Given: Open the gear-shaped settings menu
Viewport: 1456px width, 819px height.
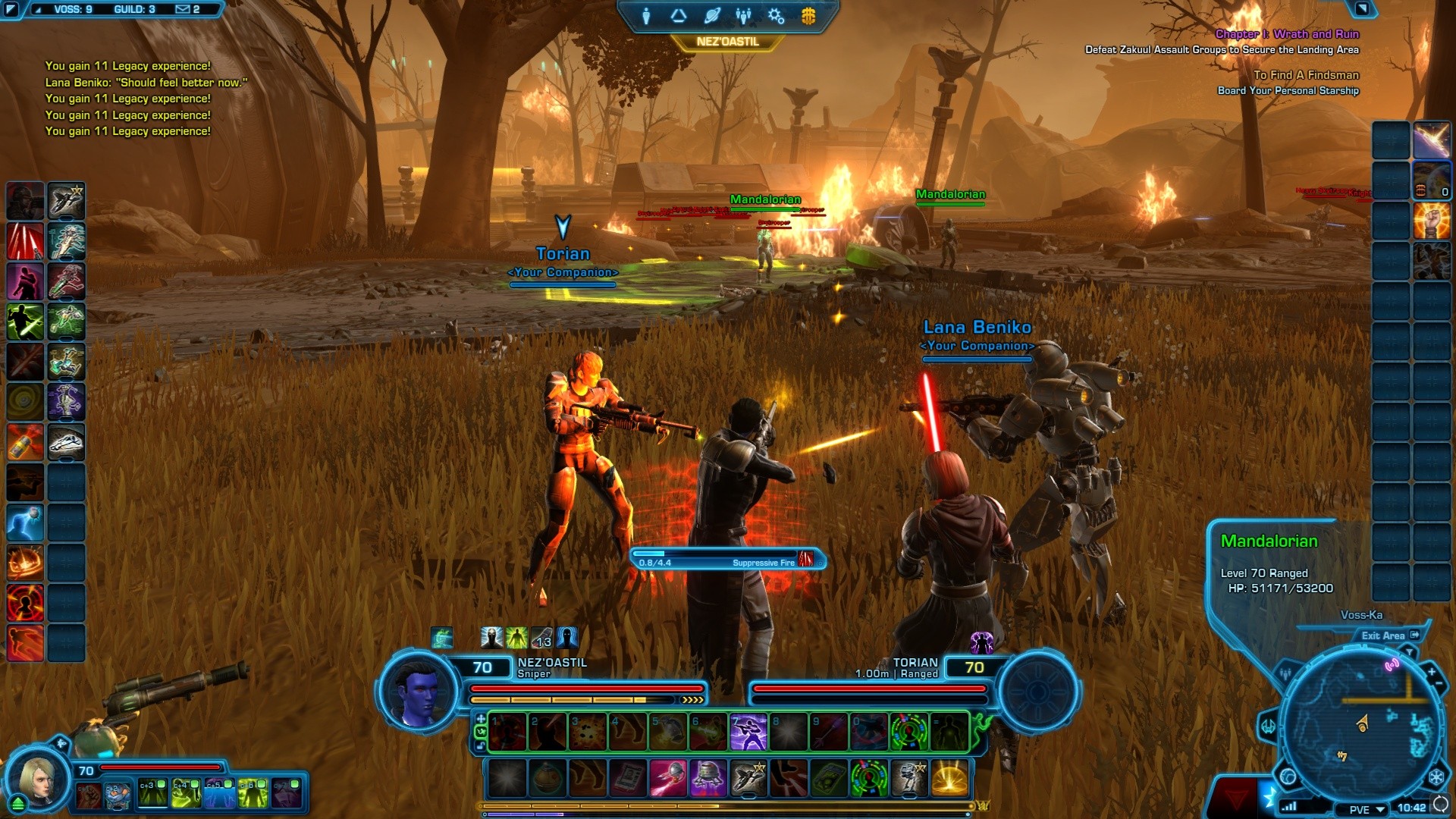Looking at the screenshot, I should [776, 16].
